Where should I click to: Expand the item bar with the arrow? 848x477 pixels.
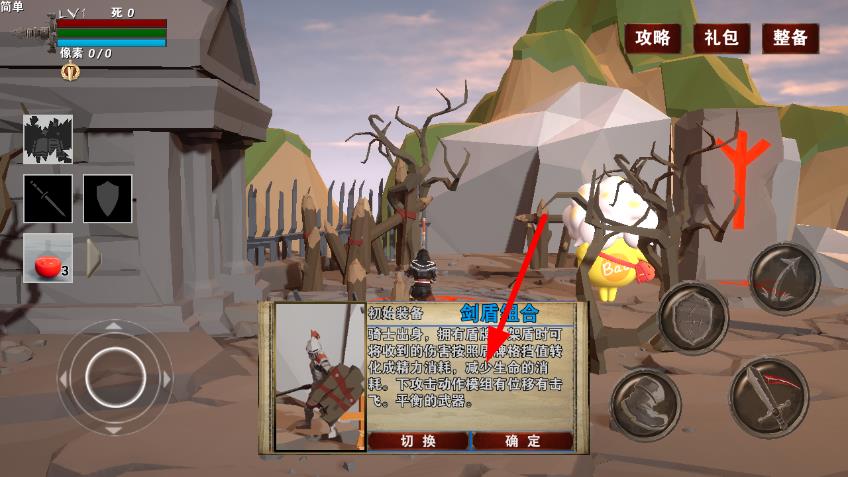[x=93, y=258]
